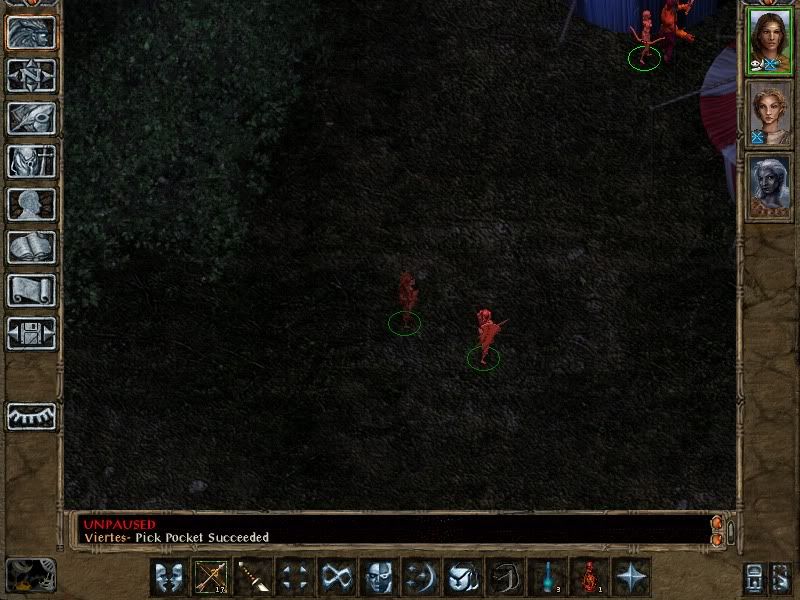Click the rest party closed-eye button
800x600 pixels.
[x=31, y=415]
